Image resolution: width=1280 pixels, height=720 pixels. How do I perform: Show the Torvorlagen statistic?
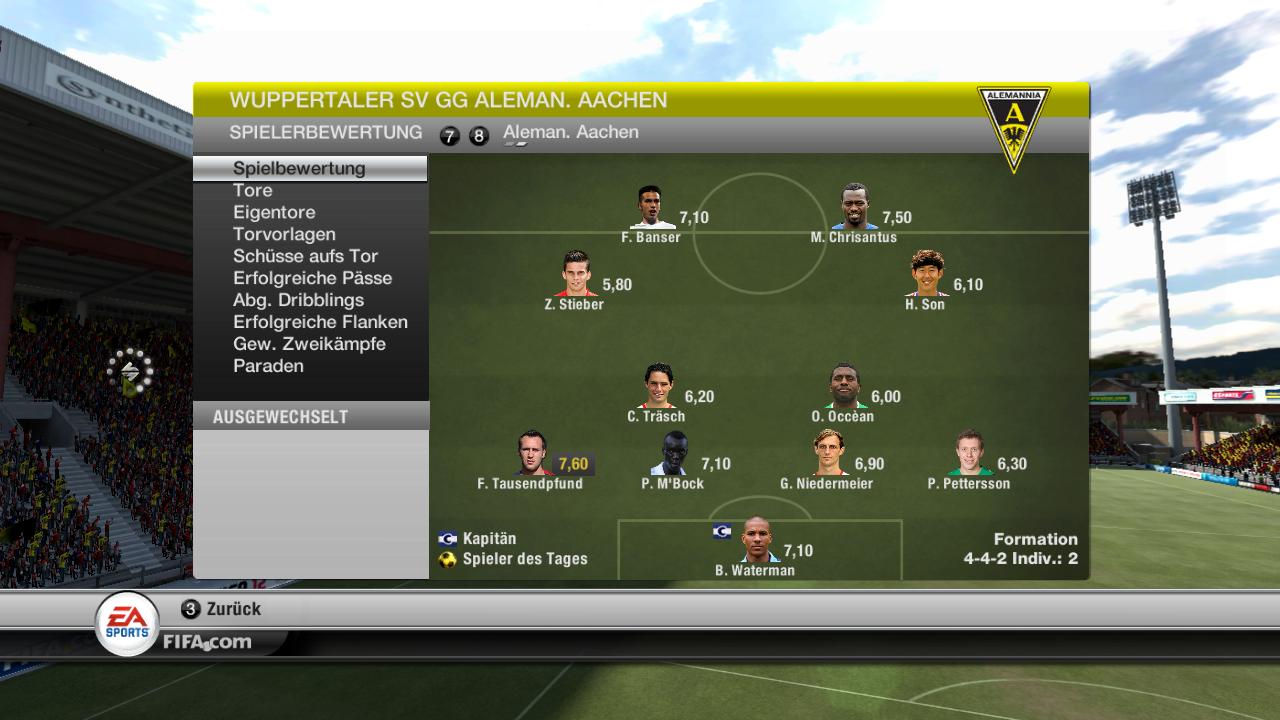pyautogui.click(x=284, y=234)
